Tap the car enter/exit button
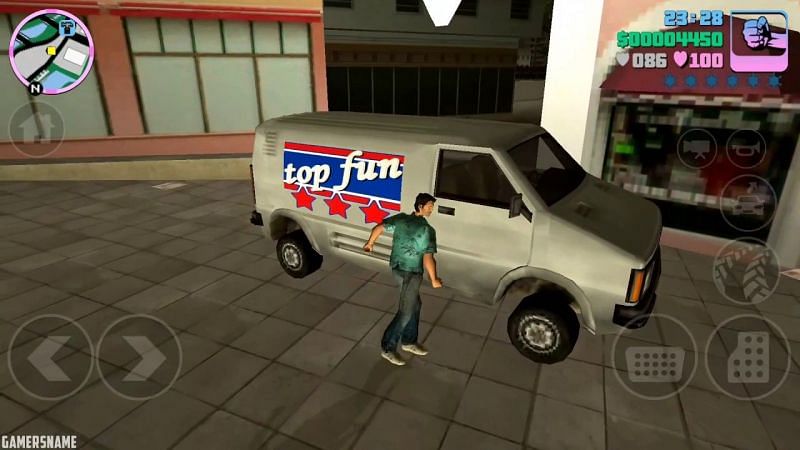800x450 pixels. [x=745, y=202]
